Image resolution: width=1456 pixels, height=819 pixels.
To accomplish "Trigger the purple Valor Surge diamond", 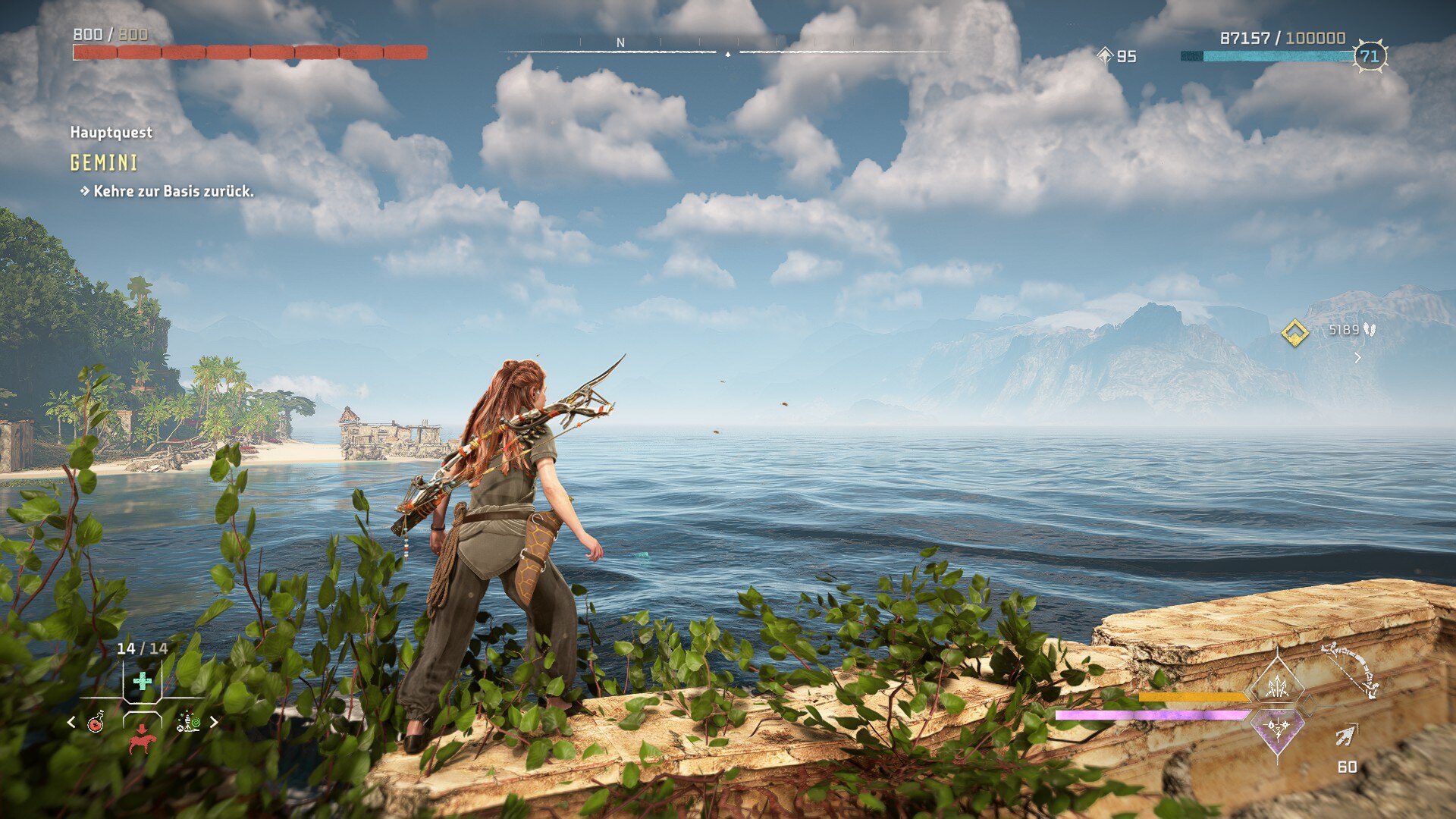I will [1277, 729].
